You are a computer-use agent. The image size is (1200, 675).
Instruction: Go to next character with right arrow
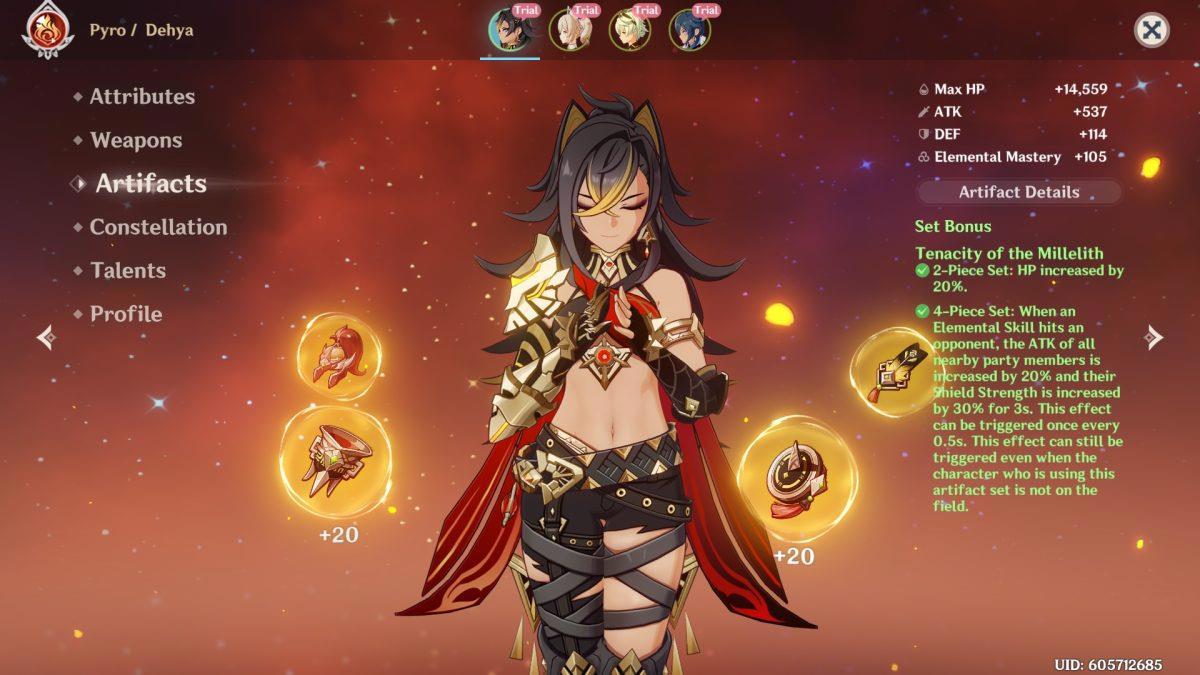[x=1154, y=337]
